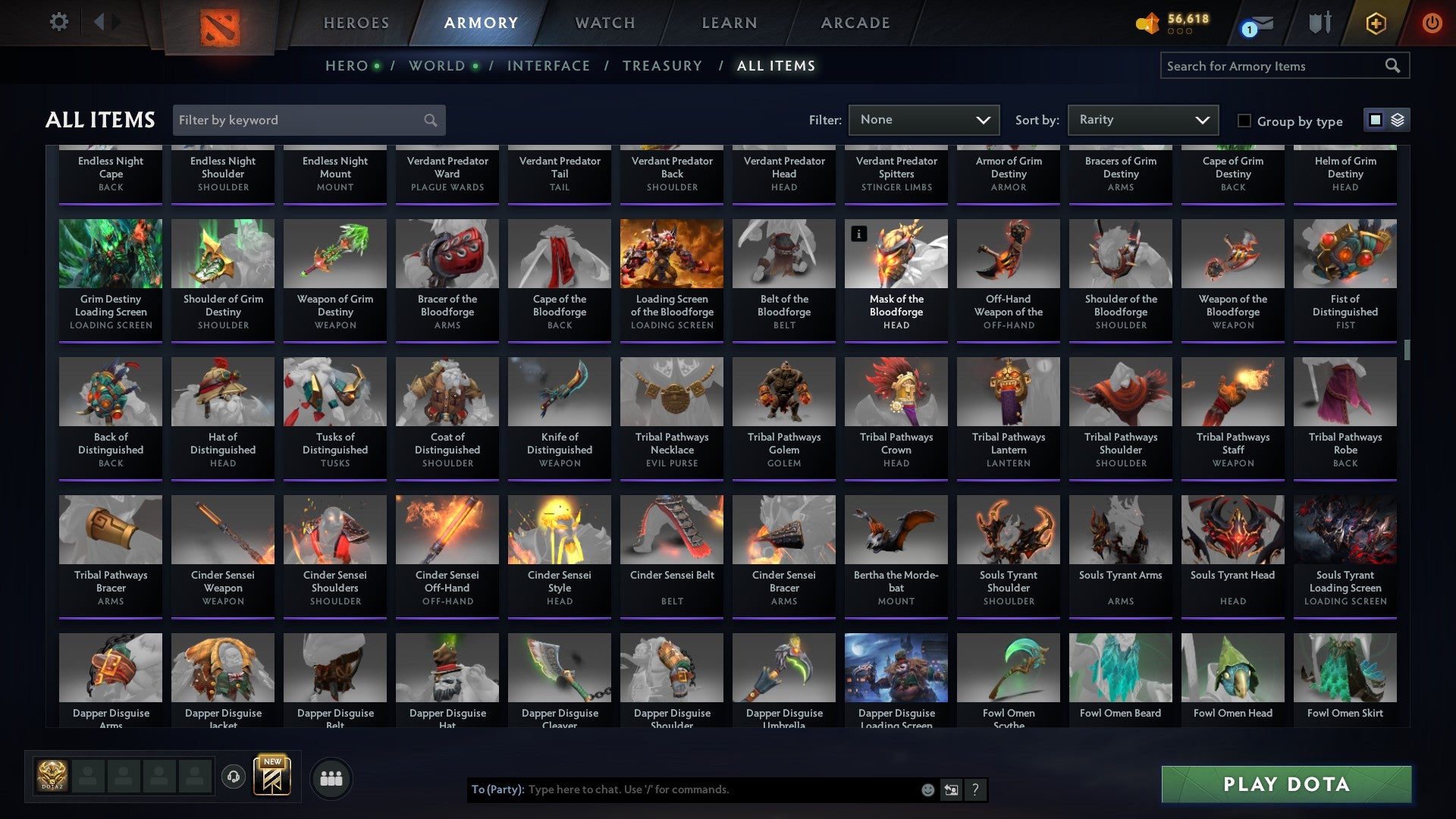Click the chat help question mark icon
The width and height of the screenshot is (1456, 819).
click(975, 789)
